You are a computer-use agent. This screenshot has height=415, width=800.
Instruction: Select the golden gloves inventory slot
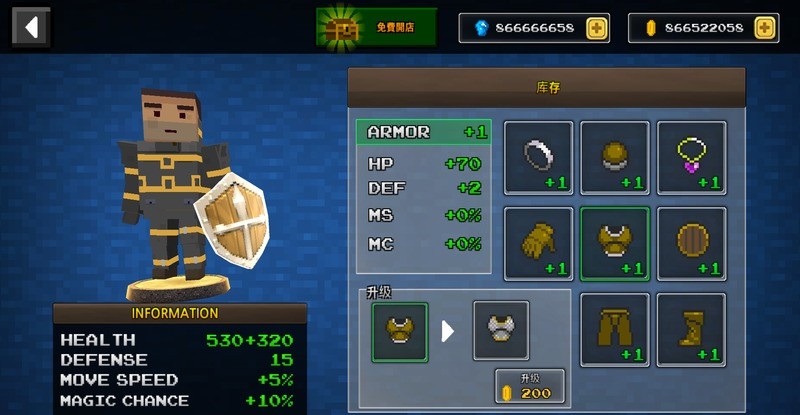538,243
